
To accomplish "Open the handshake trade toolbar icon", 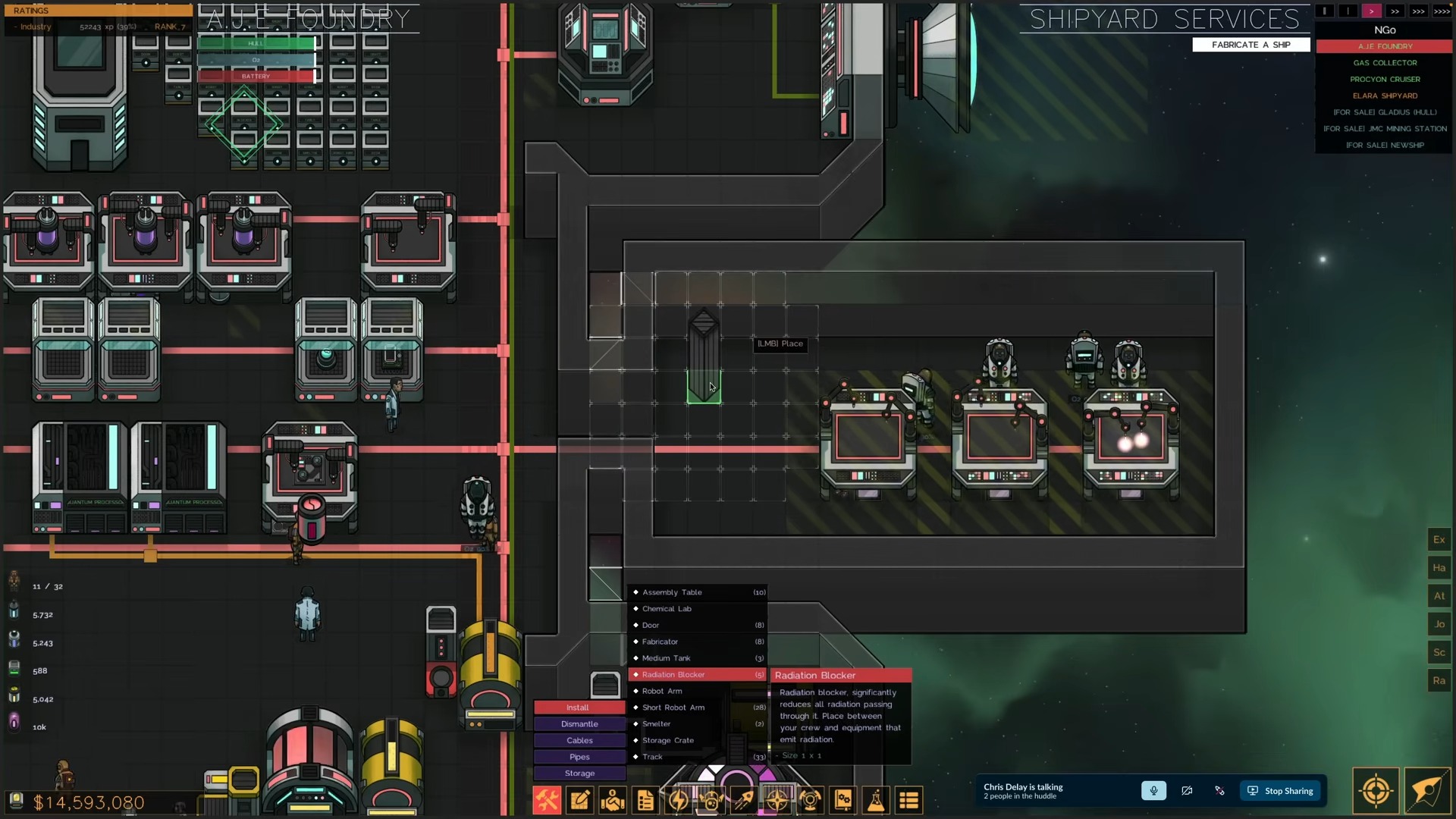I will coord(613,800).
